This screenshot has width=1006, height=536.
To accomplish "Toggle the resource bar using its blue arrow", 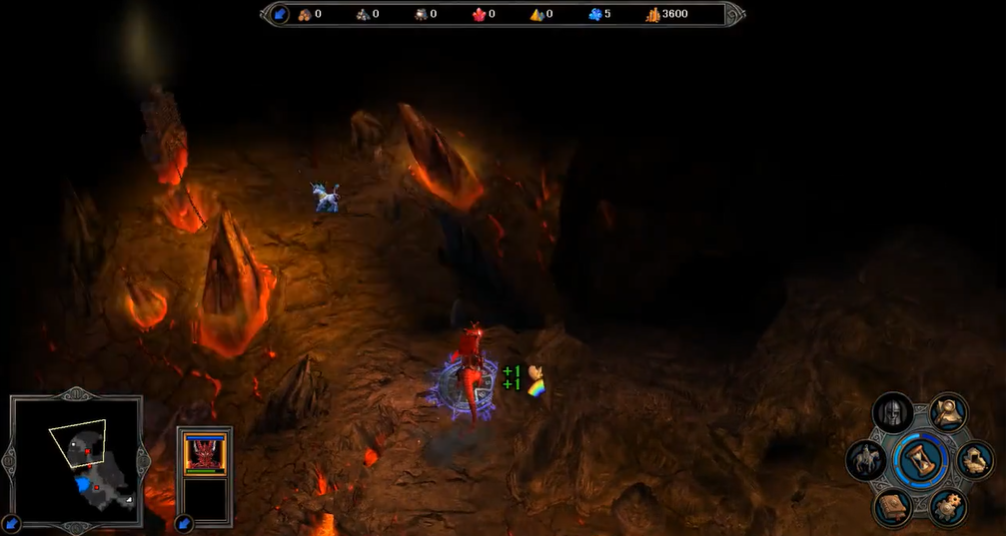I will tap(282, 14).
